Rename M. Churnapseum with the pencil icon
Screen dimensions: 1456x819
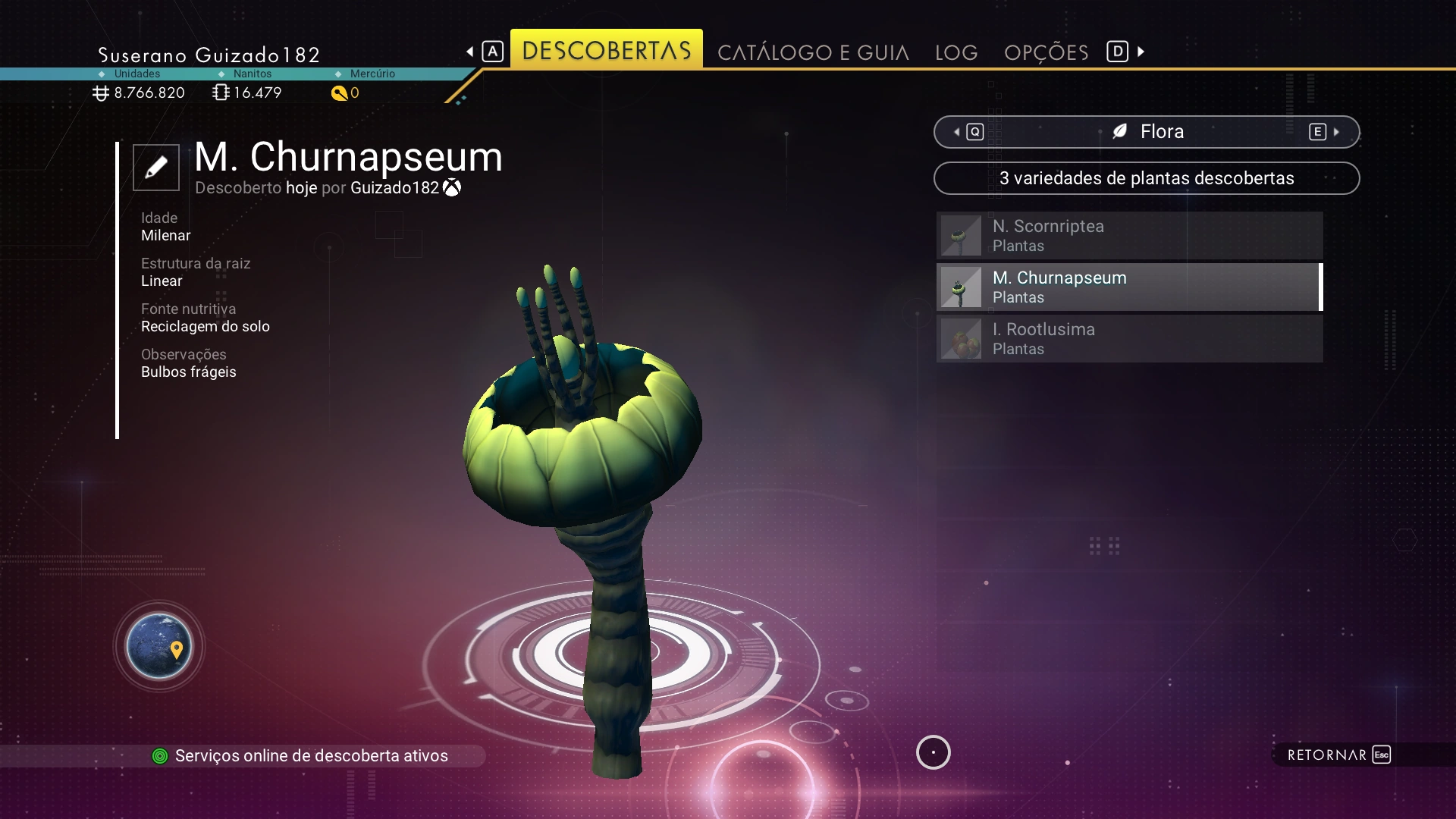tap(156, 167)
